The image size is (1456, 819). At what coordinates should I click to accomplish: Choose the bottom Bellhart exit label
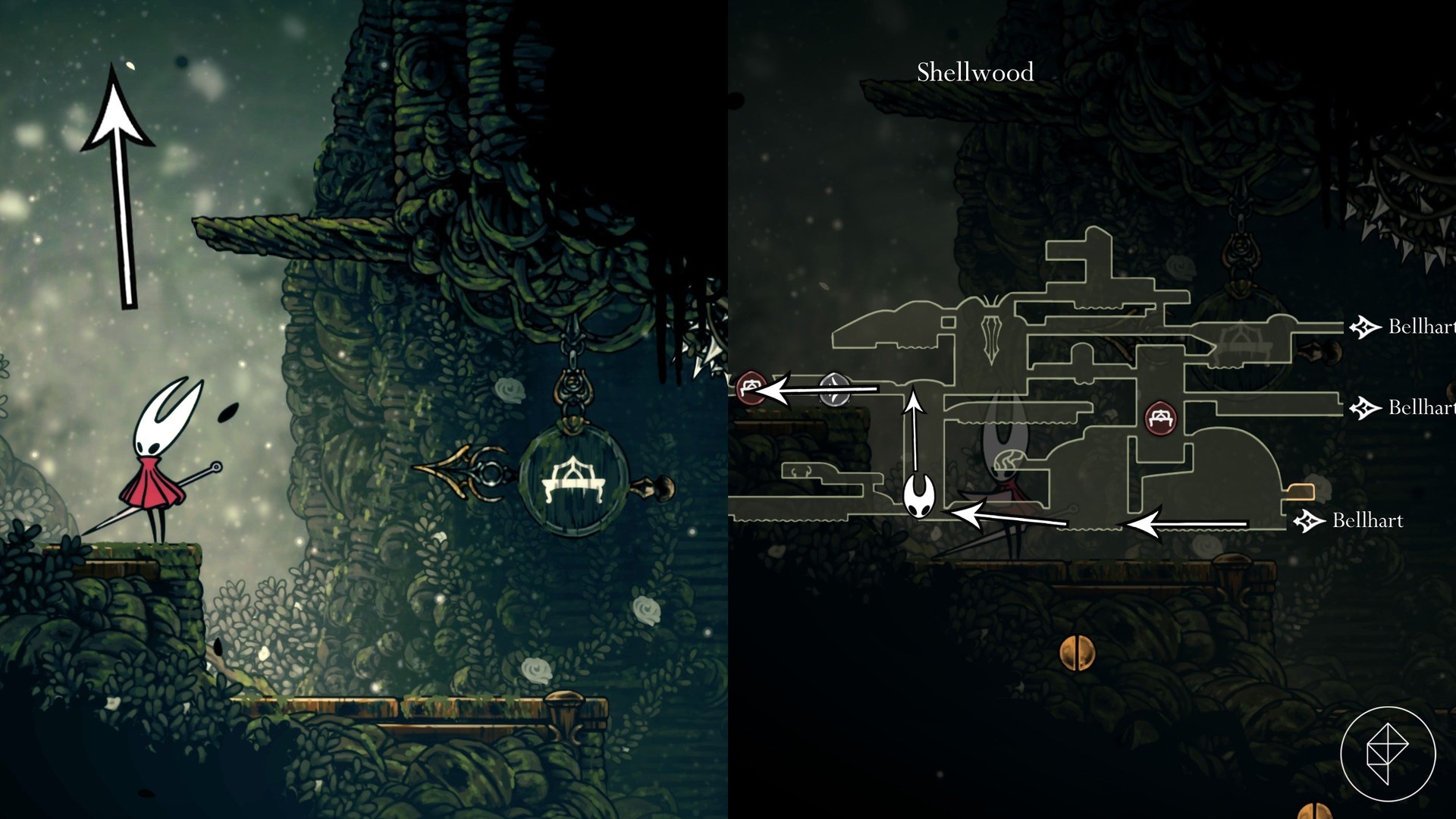[x=1367, y=521]
